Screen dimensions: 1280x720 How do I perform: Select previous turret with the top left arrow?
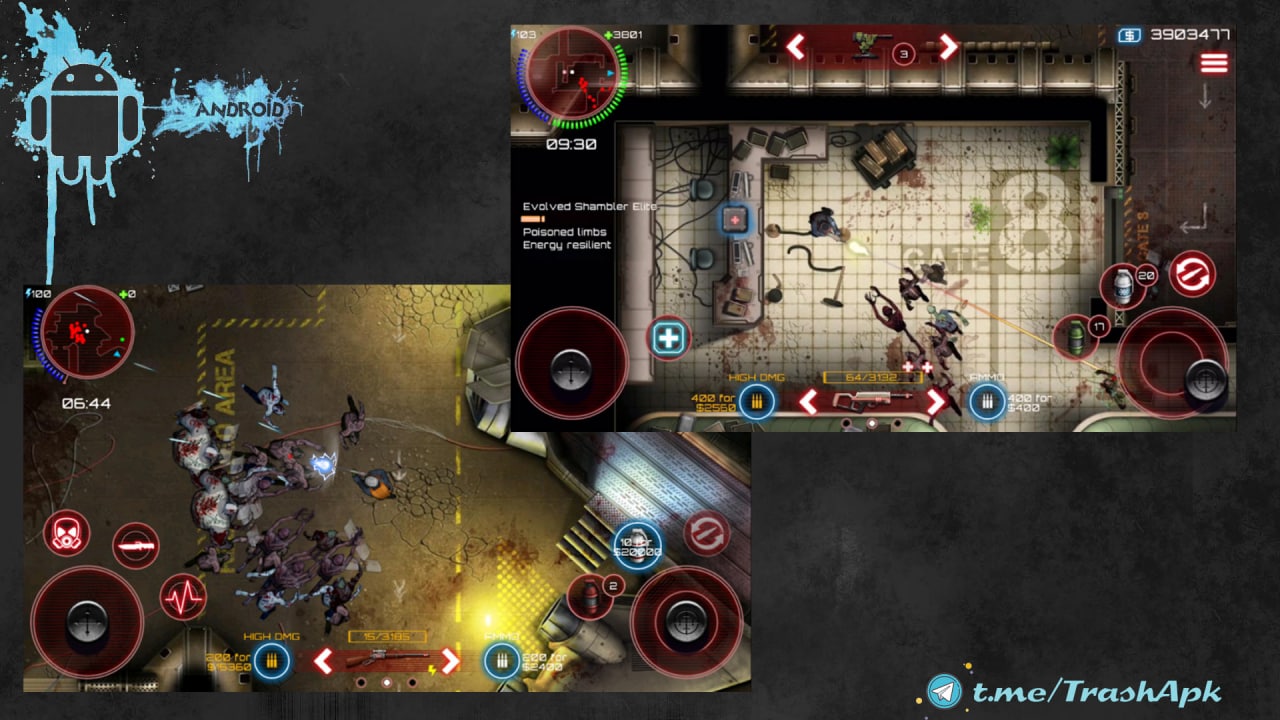[x=796, y=46]
